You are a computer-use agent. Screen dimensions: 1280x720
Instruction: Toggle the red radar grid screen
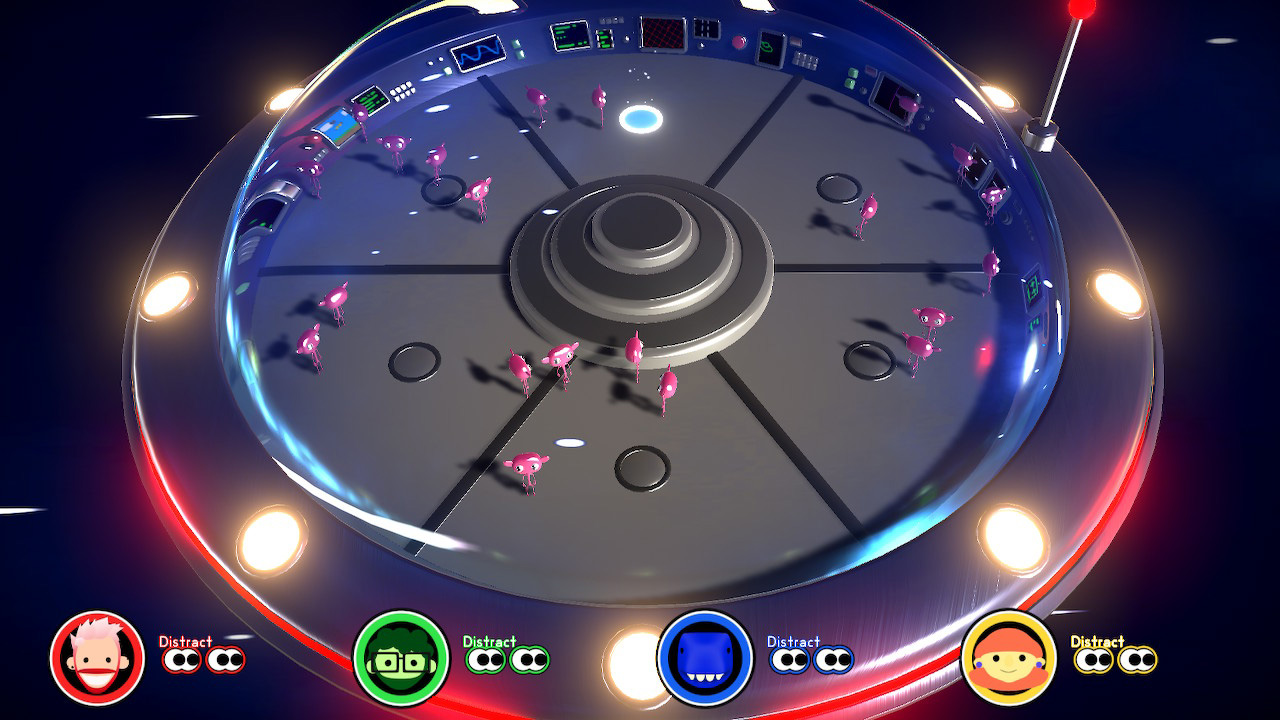(x=661, y=35)
